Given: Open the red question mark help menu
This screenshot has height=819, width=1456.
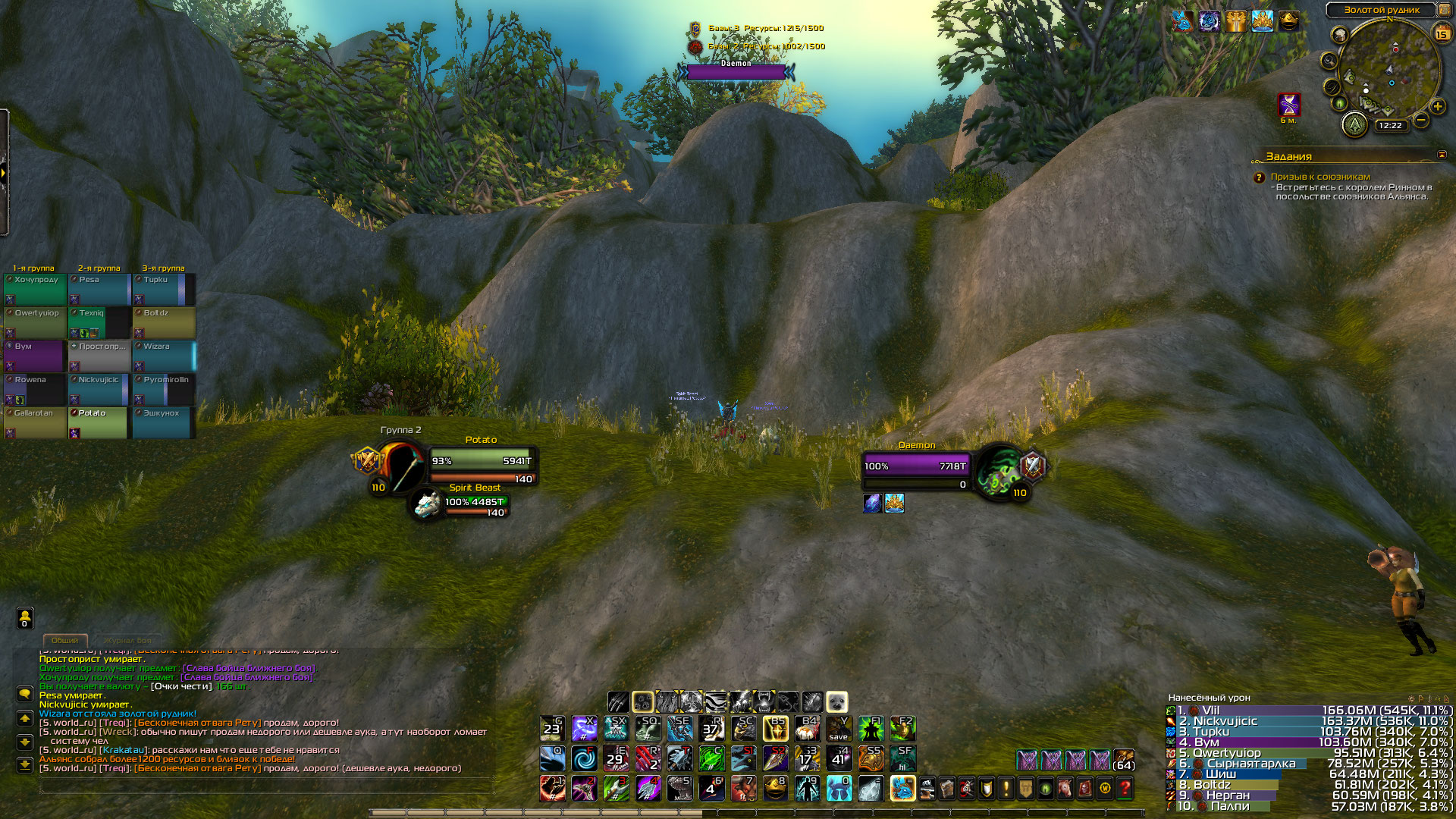Looking at the screenshot, I should click(x=1125, y=789).
